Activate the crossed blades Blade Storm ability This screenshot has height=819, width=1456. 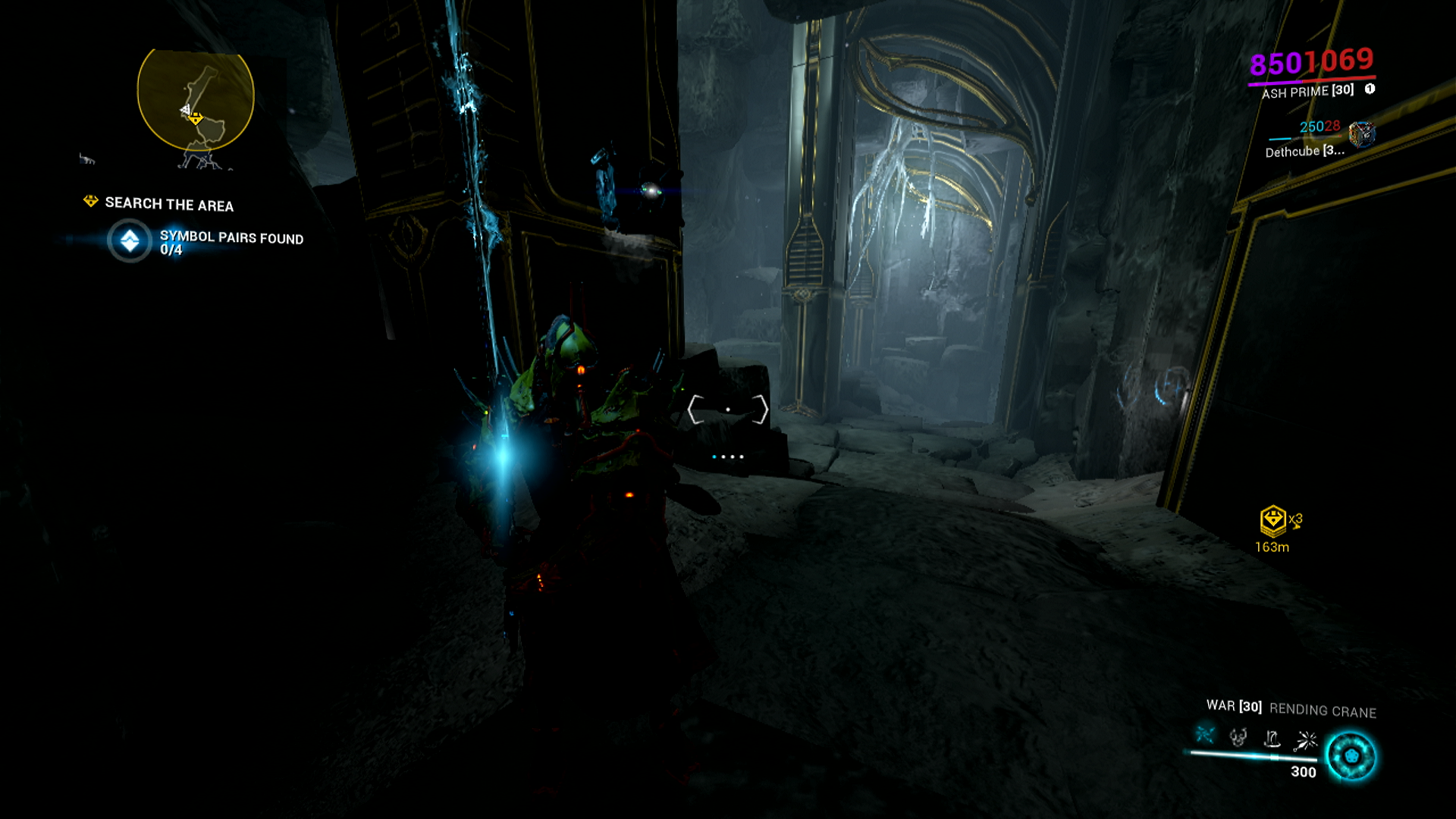point(1205,735)
